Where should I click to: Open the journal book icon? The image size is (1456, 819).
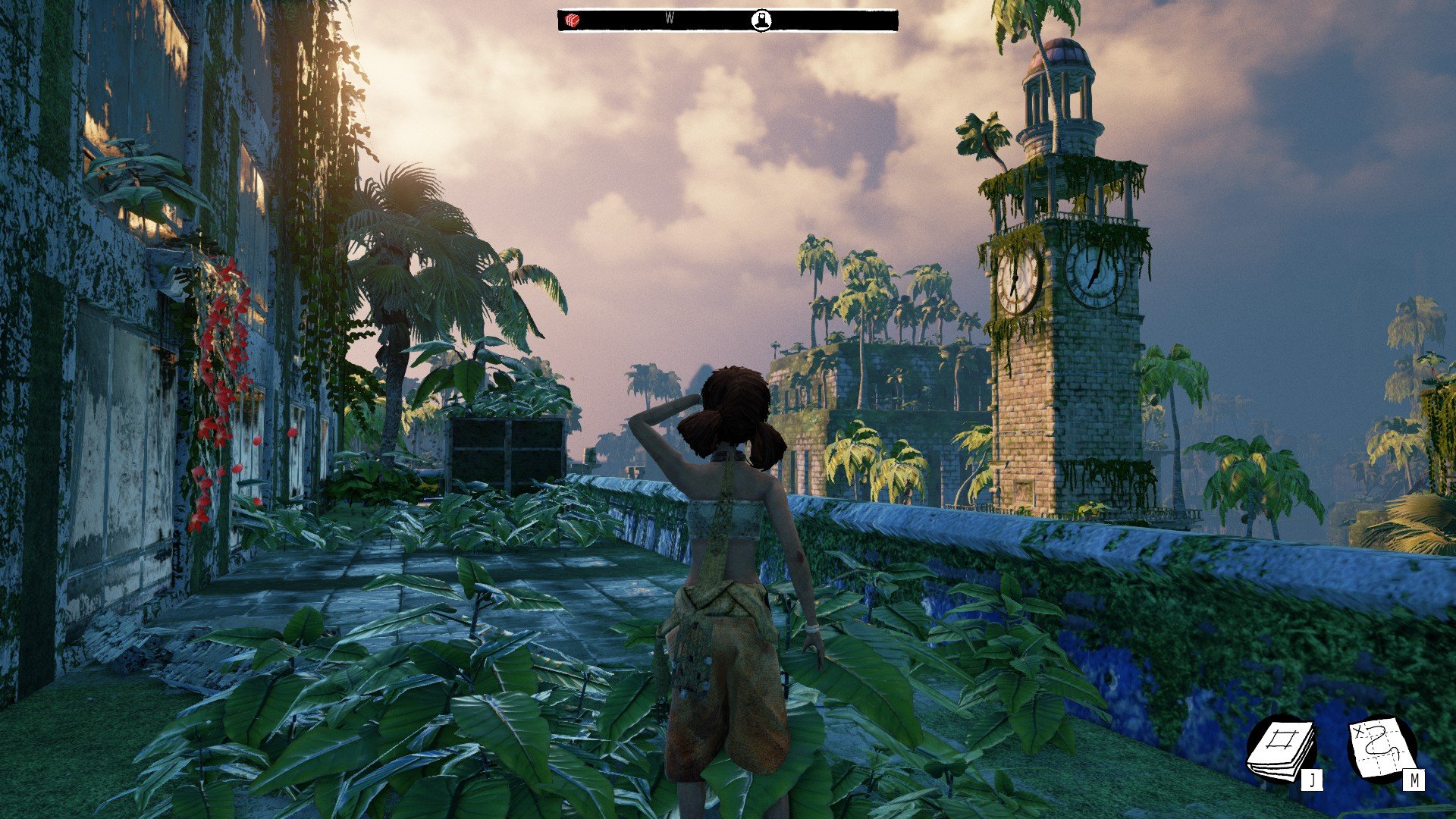coord(1282,749)
